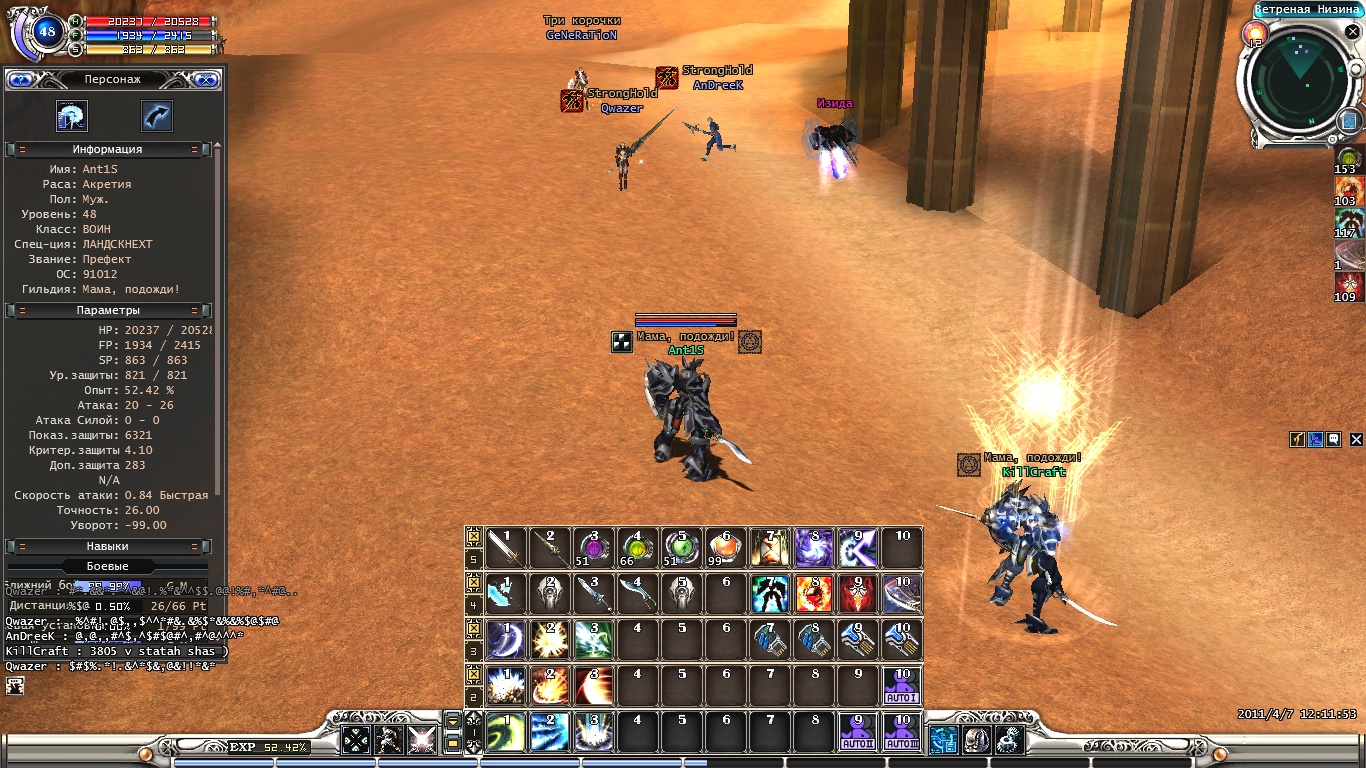
Task: Activate the fiery red orb skill
Action: click(814, 594)
